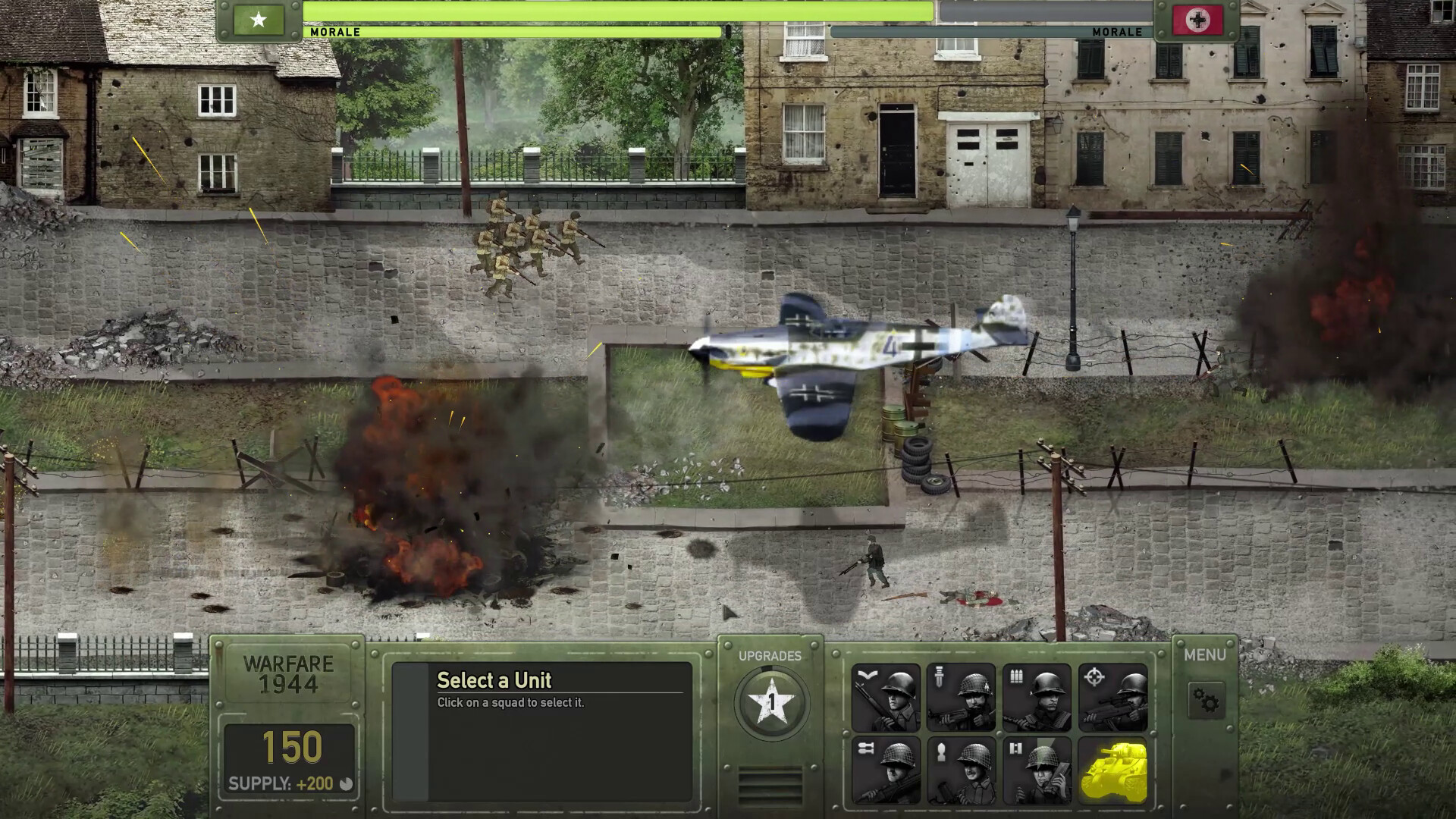
Task: Click the WARFARE 1944 title plate
Action: 290,673
